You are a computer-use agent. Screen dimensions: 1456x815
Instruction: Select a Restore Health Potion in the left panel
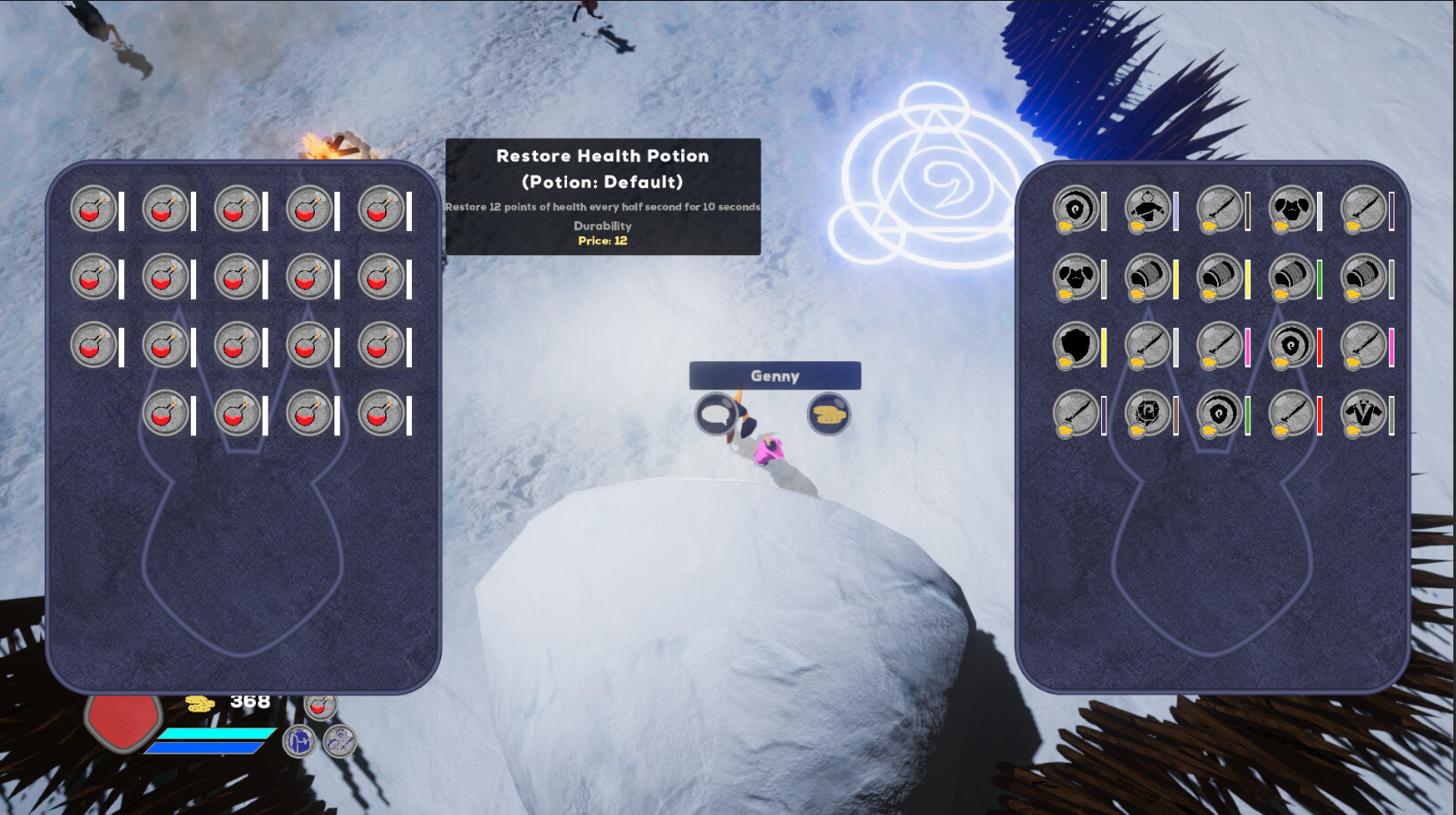click(92, 208)
